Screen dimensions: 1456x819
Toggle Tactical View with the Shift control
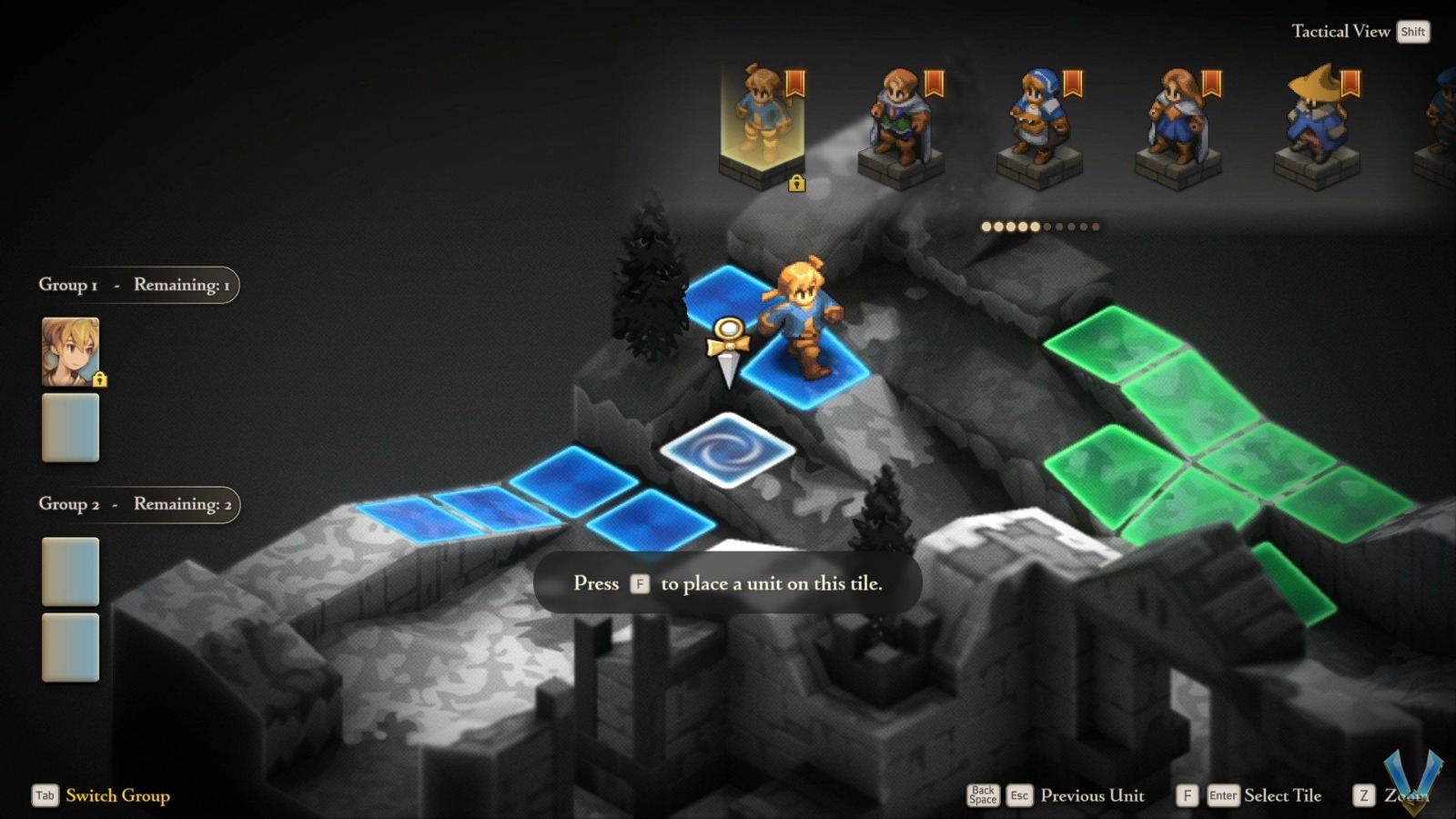1413,32
